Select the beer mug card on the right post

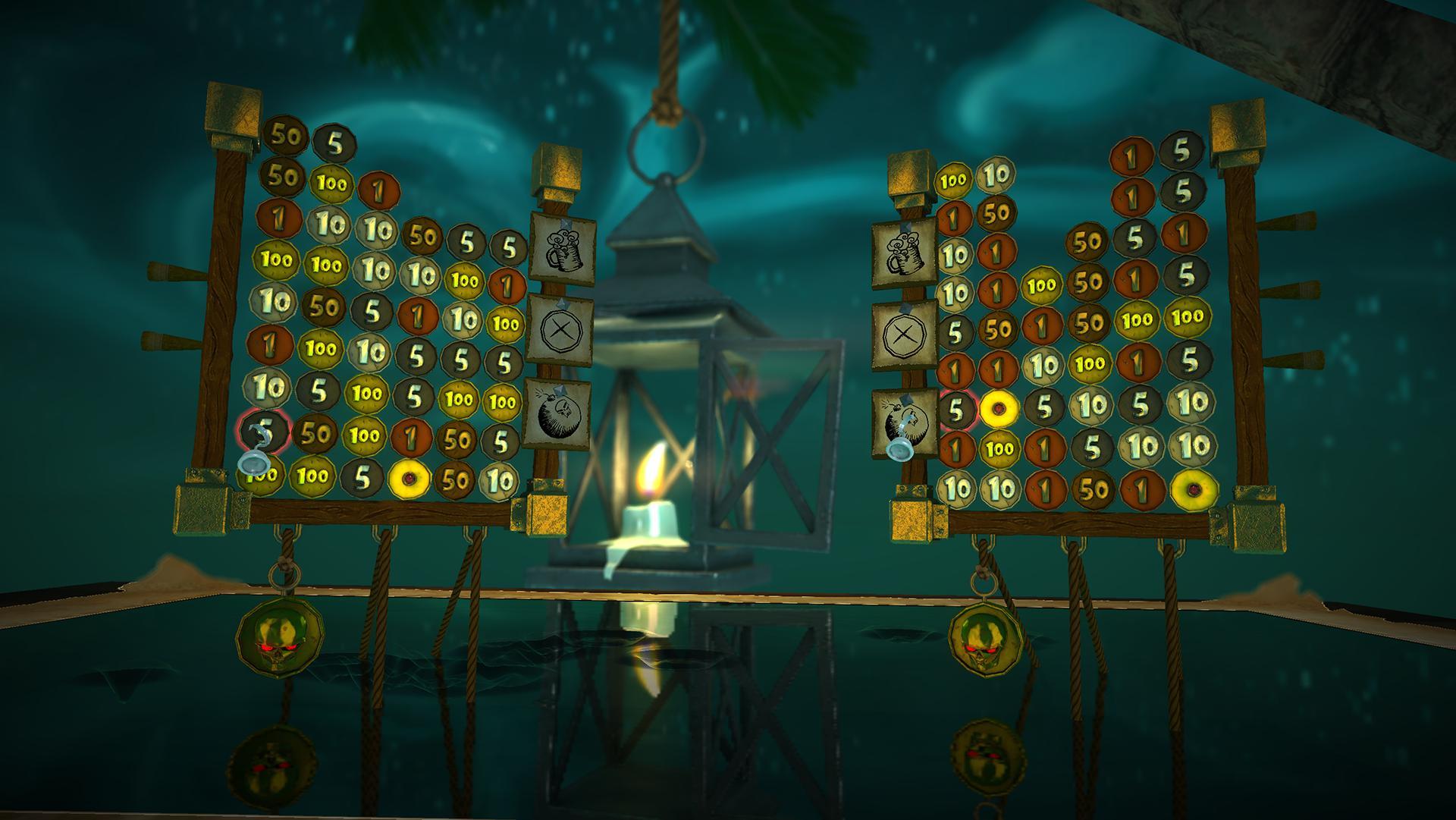(905, 254)
